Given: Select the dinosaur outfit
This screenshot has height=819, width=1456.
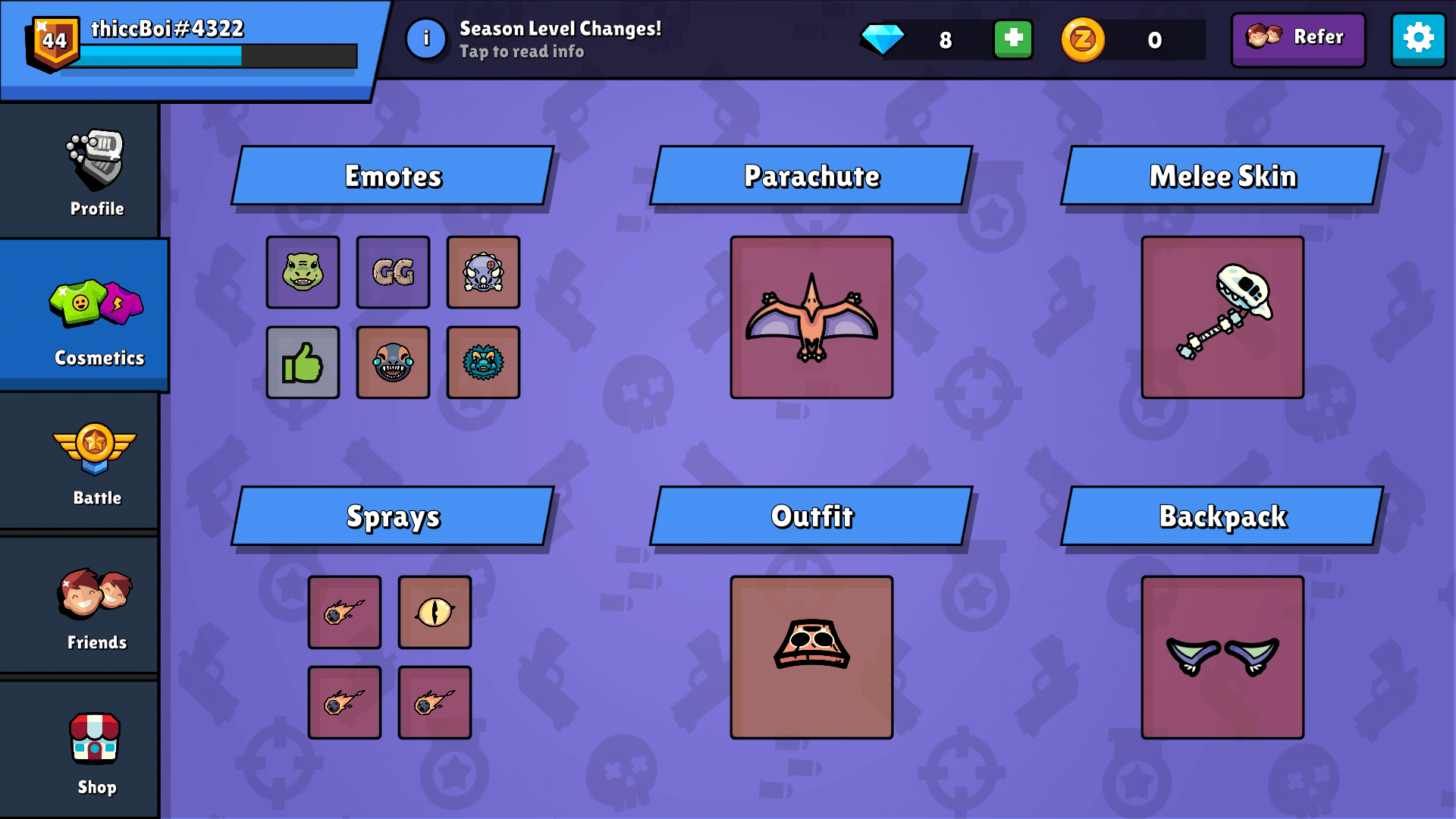Looking at the screenshot, I should tap(811, 657).
